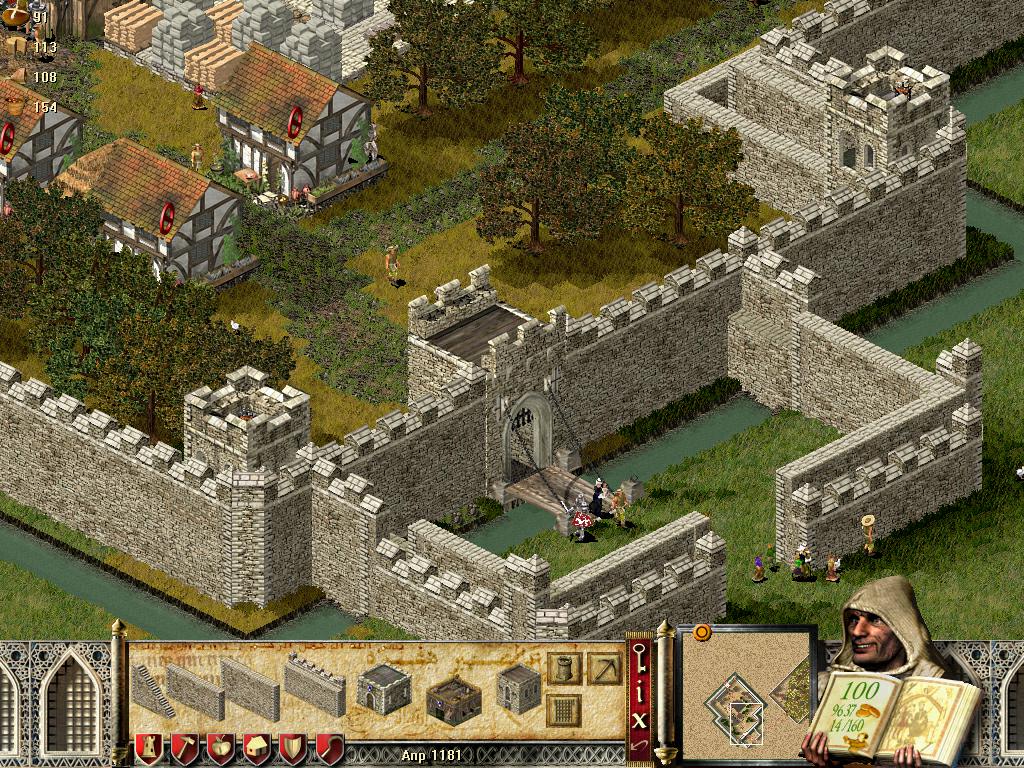Select the crenellated wall piece
The width and height of the screenshot is (1024, 768).
tap(314, 686)
